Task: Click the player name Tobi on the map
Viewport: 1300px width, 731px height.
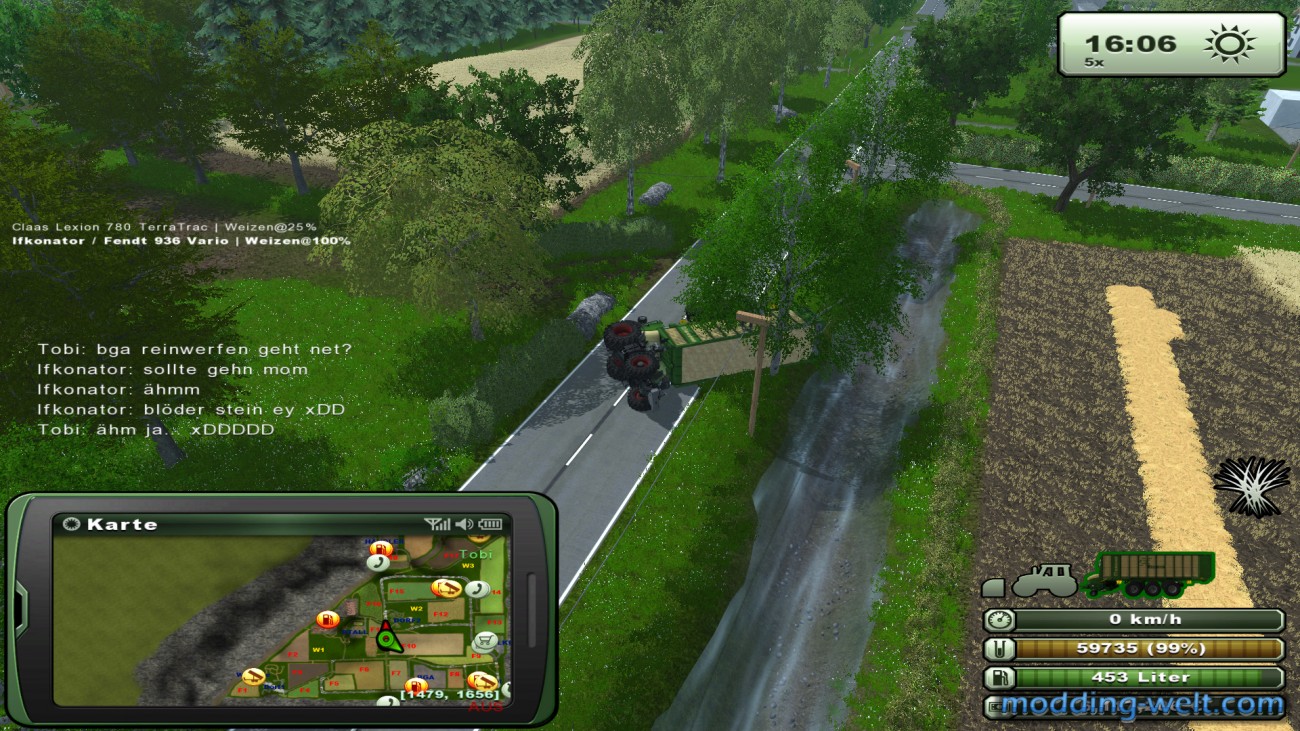Action: click(x=476, y=555)
